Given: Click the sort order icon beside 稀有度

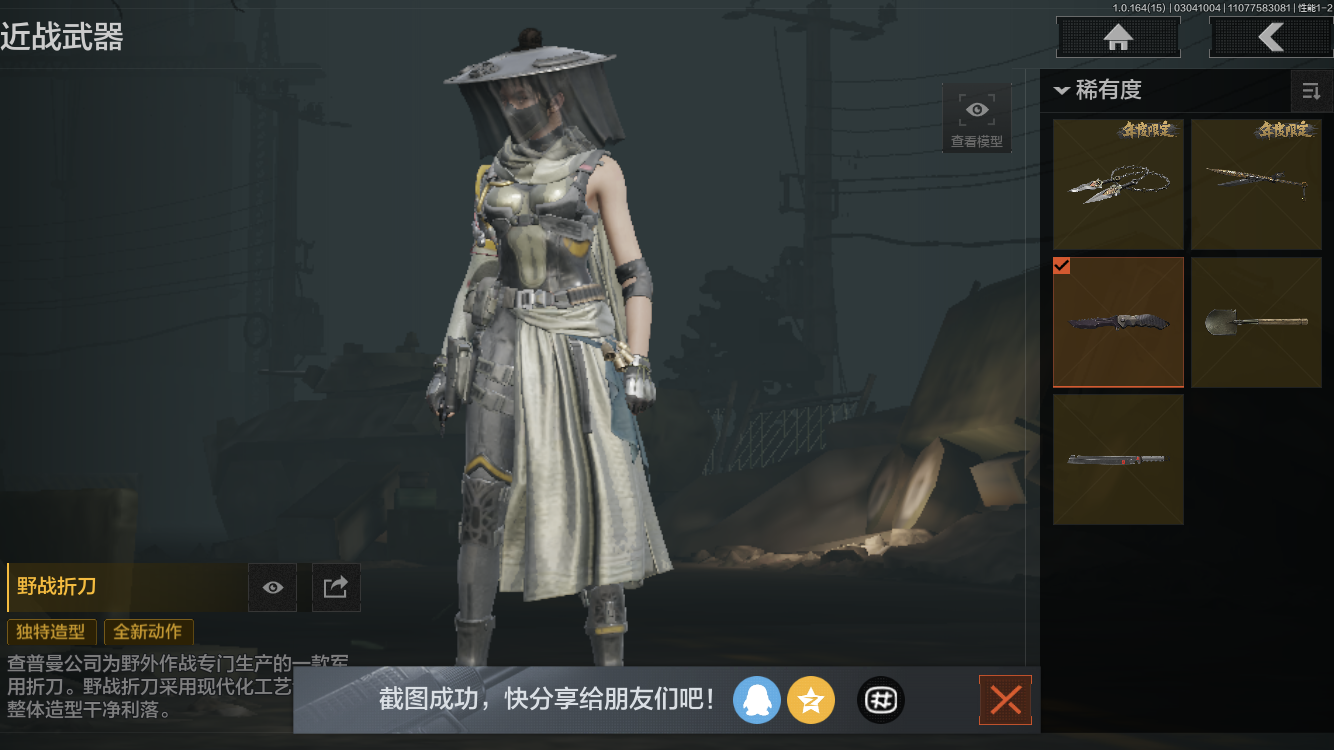Looking at the screenshot, I should 1311,90.
